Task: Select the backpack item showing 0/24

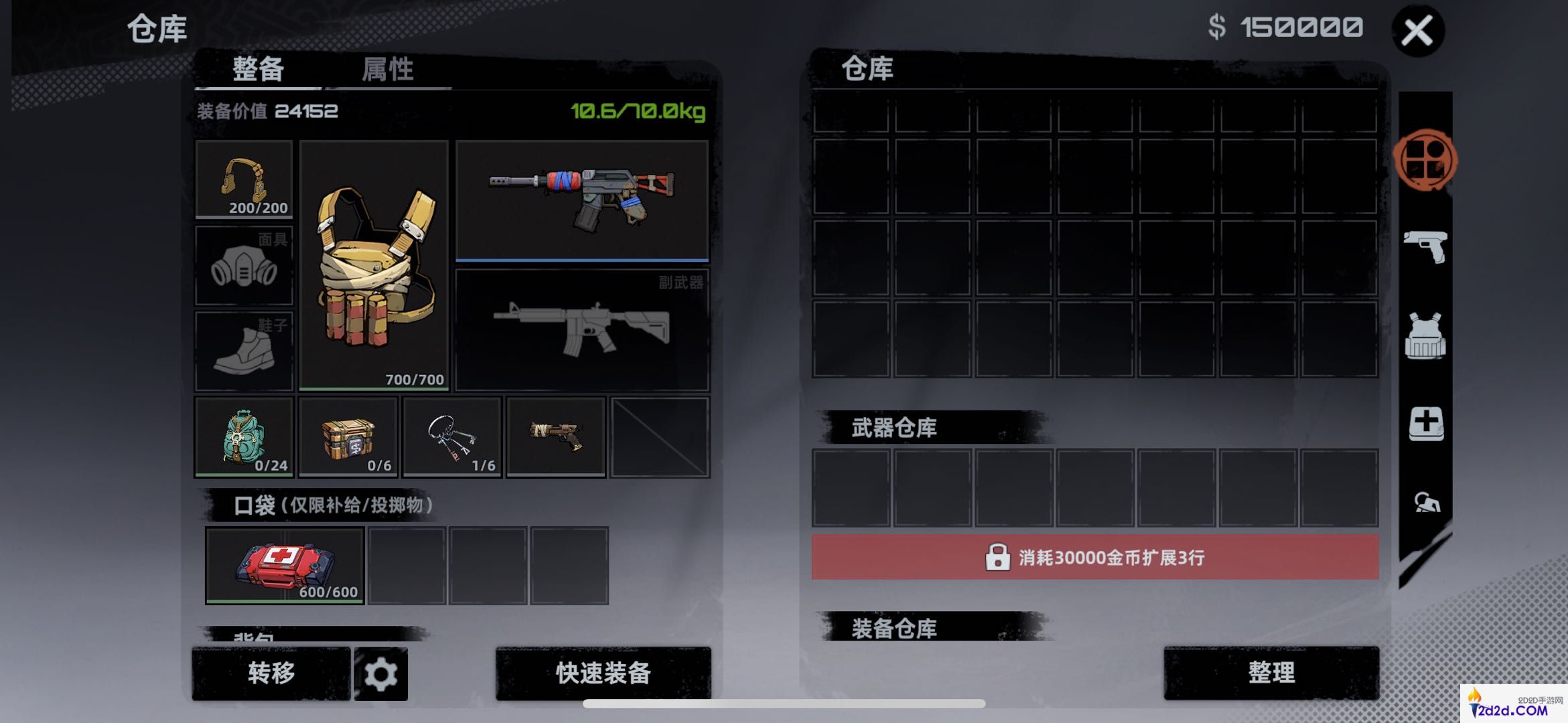Action: click(x=244, y=437)
